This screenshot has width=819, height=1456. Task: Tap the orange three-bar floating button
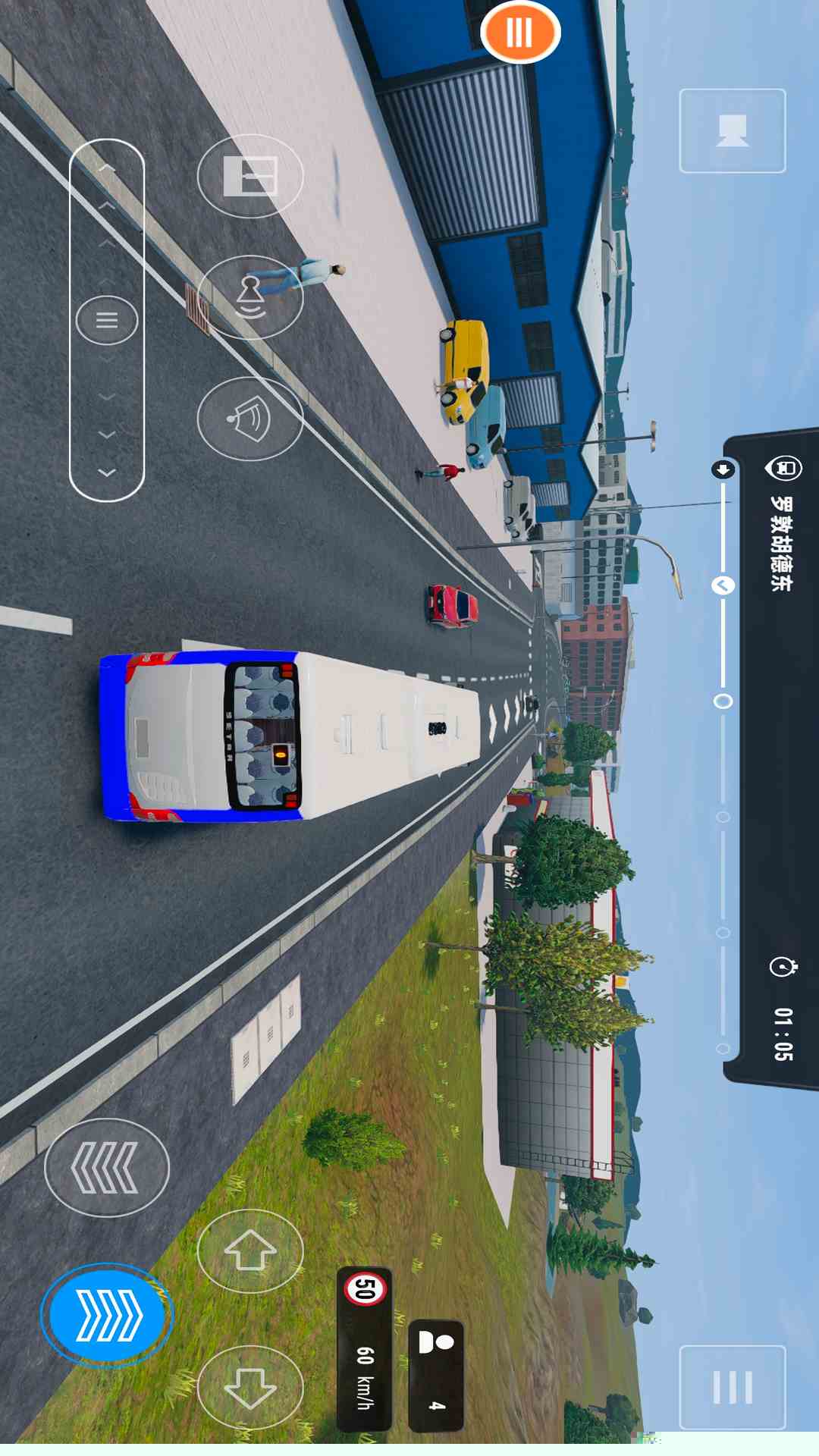(x=520, y=33)
